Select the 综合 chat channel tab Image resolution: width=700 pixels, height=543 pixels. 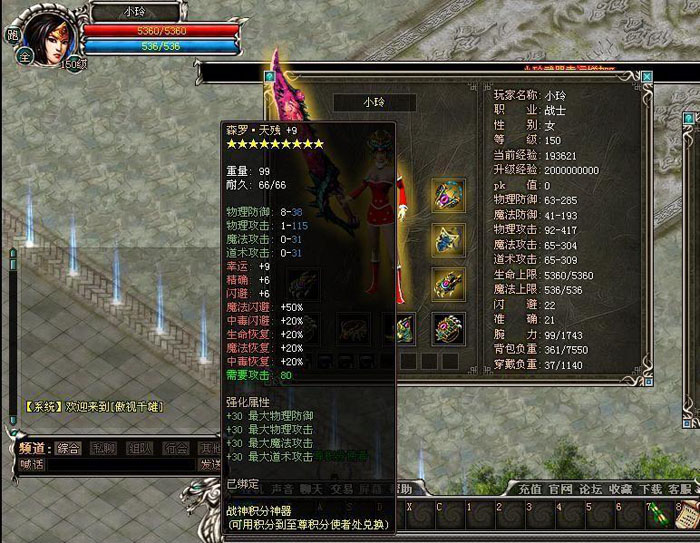point(68,448)
